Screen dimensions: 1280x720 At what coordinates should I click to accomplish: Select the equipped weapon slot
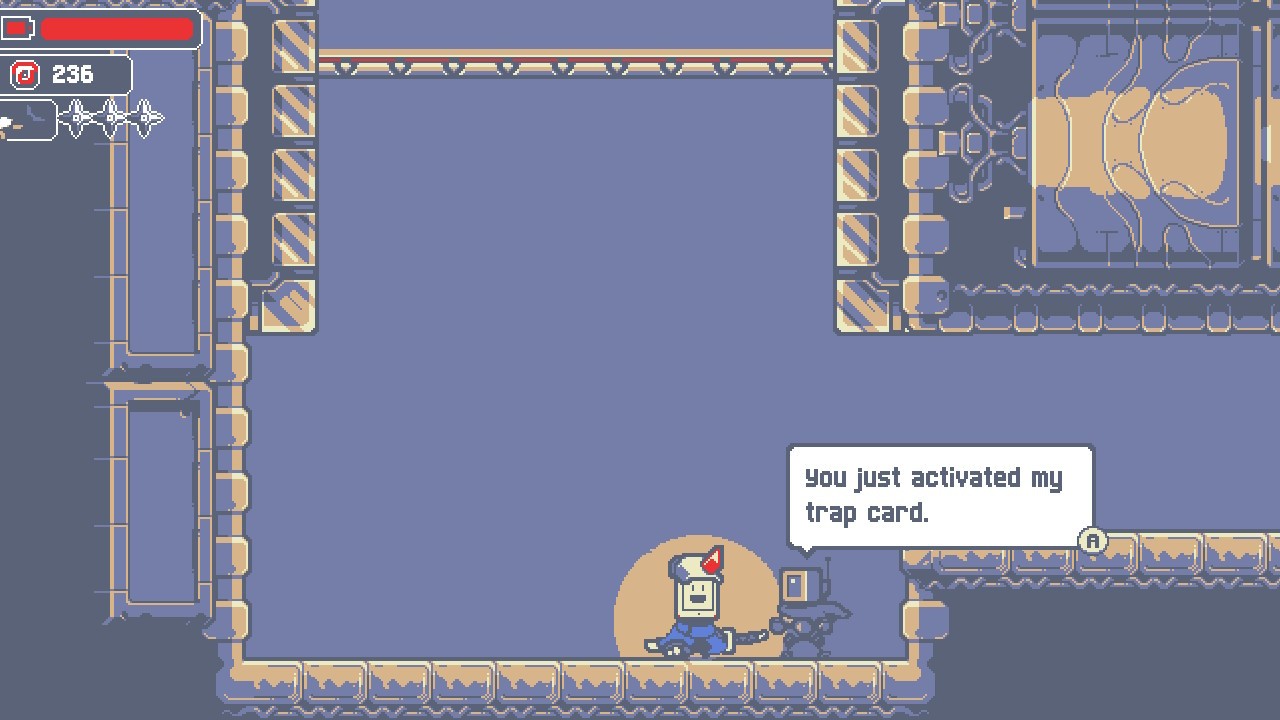(x=26, y=120)
